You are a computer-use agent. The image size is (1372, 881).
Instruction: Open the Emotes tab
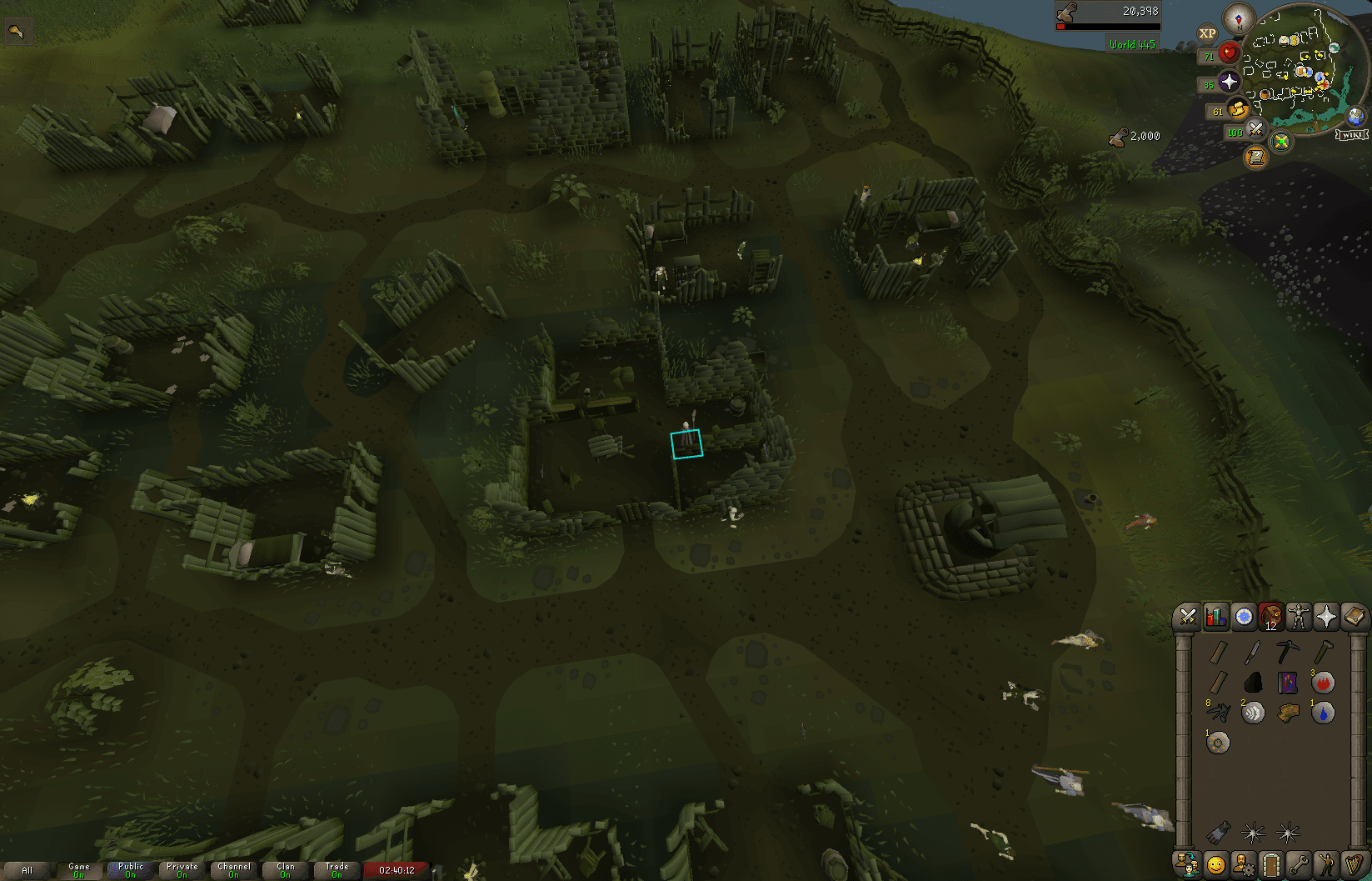(1327, 864)
